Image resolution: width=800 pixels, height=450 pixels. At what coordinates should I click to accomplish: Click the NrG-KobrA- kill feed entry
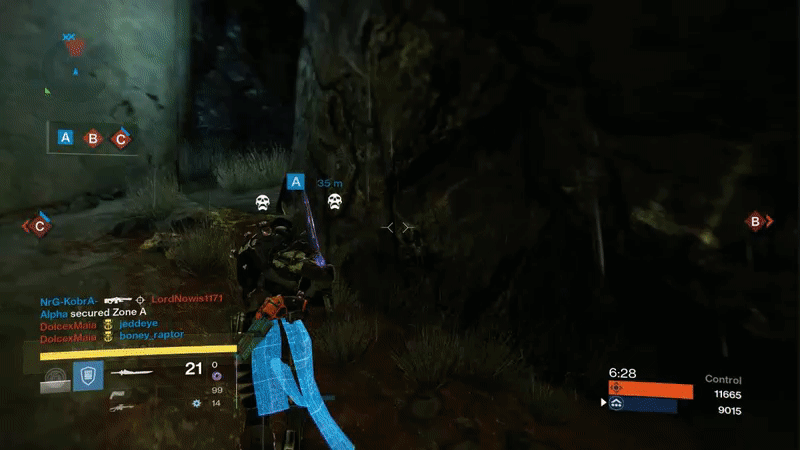click(x=69, y=300)
